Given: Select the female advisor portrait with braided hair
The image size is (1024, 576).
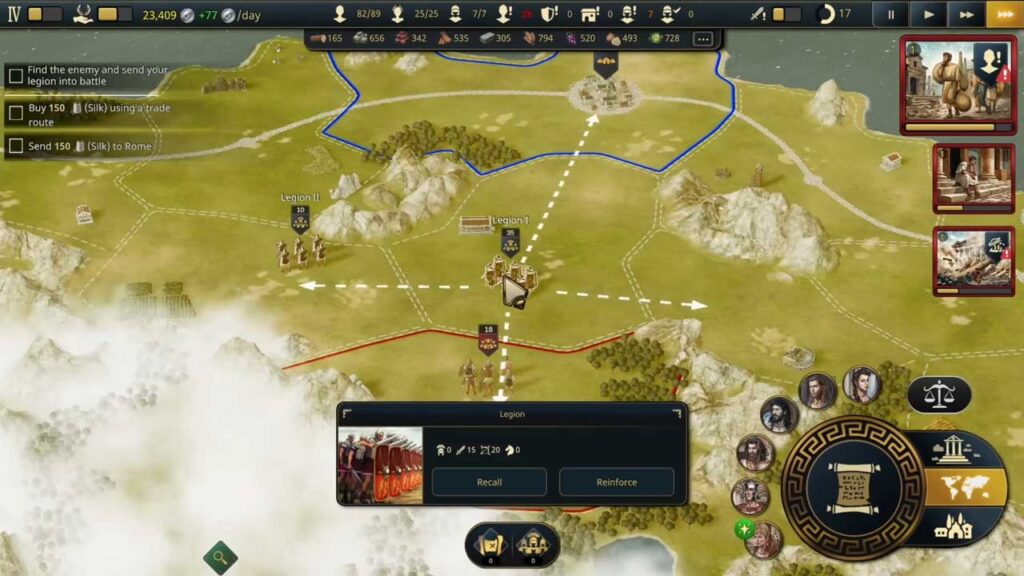Looking at the screenshot, I should [860, 384].
